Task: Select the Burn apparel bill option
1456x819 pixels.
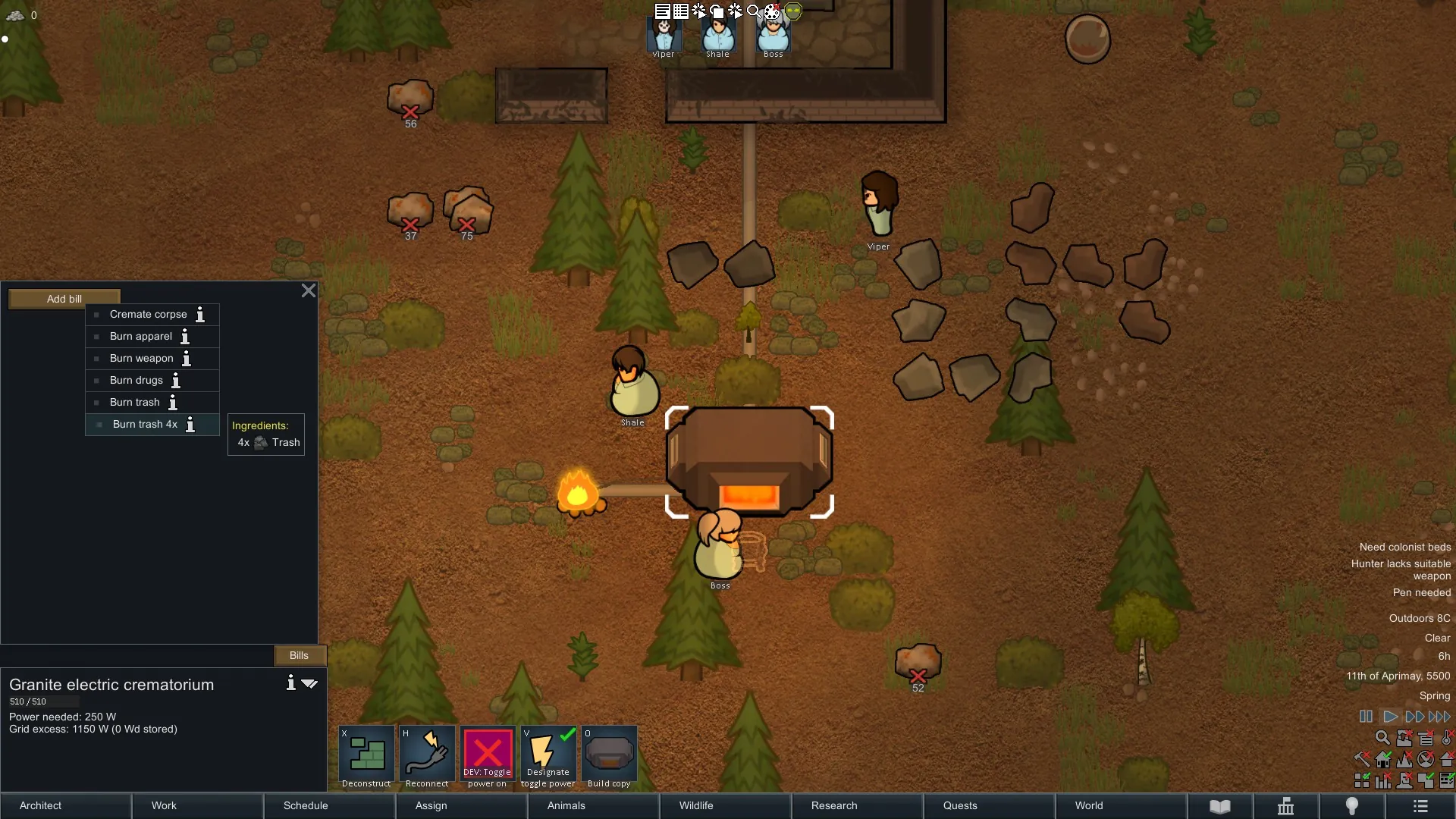Action: click(141, 336)
